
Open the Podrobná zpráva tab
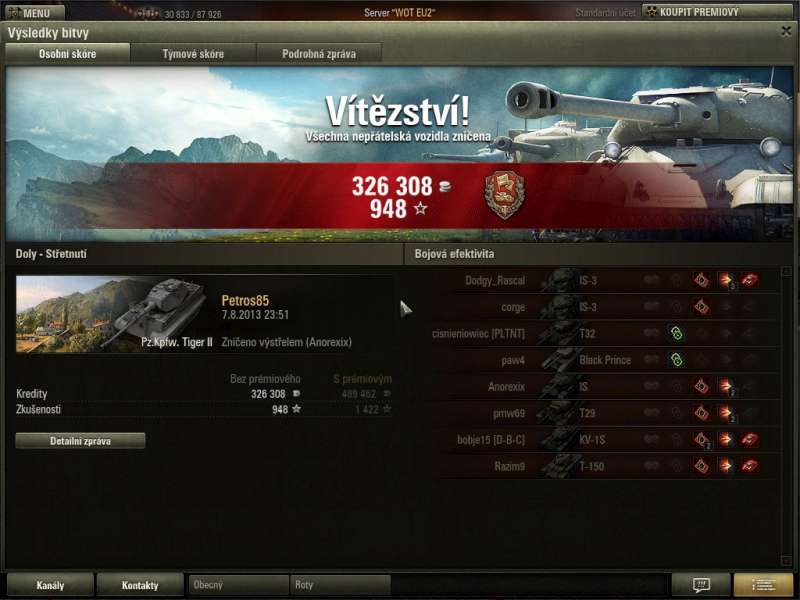[319, 54]
